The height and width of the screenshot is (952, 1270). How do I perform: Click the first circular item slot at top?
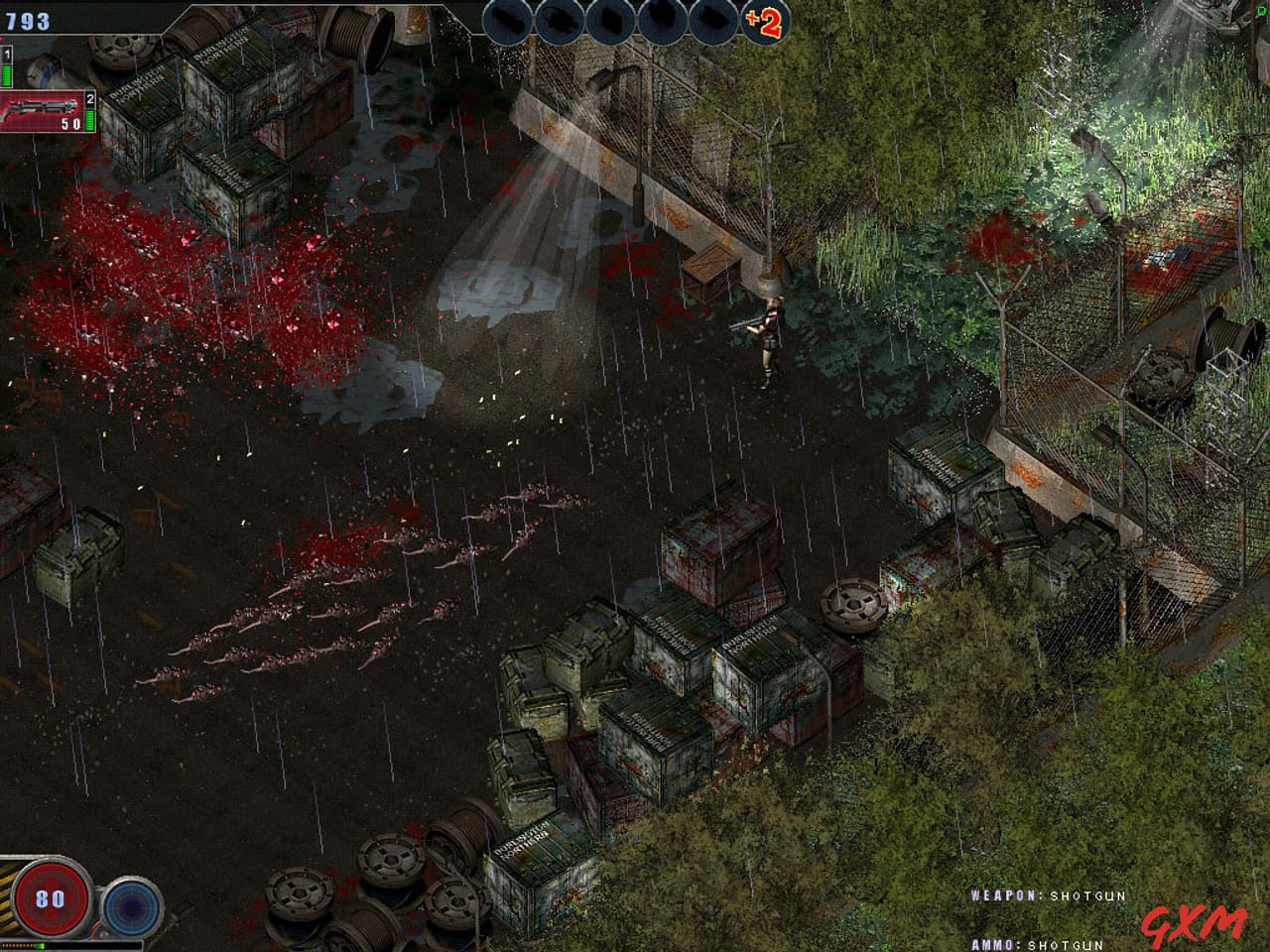pos(505,21)
